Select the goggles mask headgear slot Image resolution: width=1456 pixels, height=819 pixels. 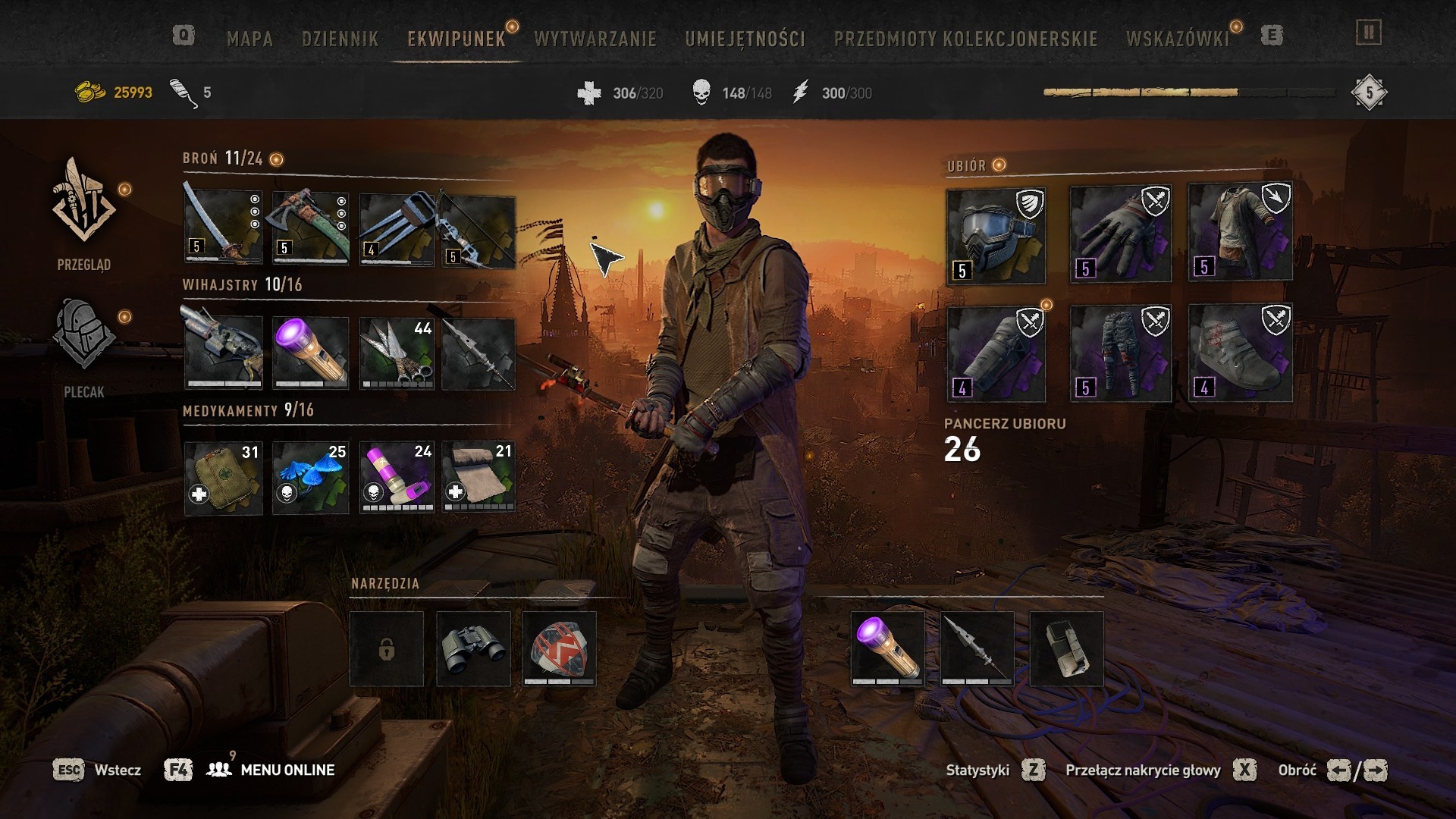pos(996,236)
